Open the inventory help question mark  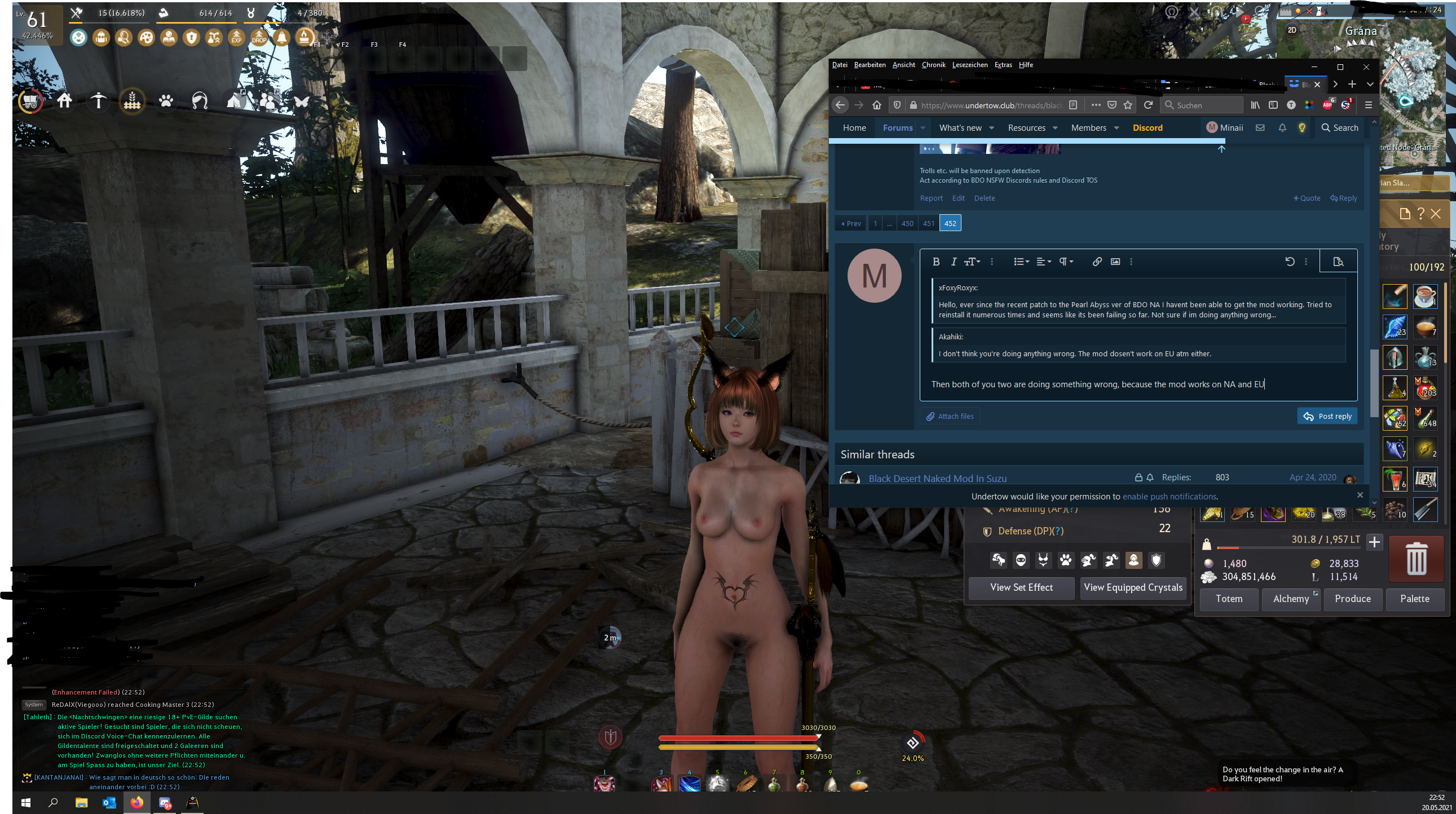1421,214
